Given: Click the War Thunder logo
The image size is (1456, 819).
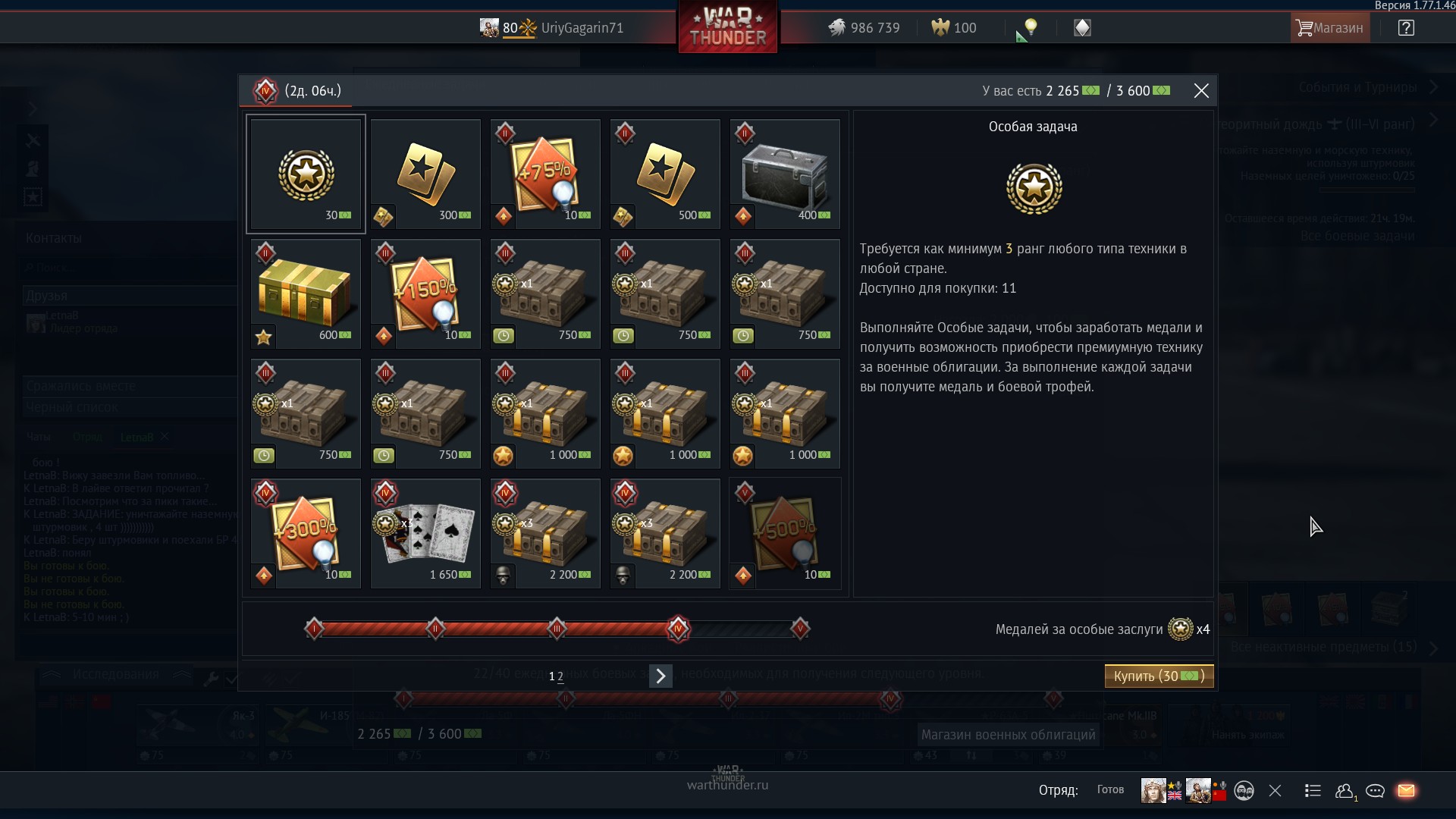Looking at the screenshot, I should point(728,28).
